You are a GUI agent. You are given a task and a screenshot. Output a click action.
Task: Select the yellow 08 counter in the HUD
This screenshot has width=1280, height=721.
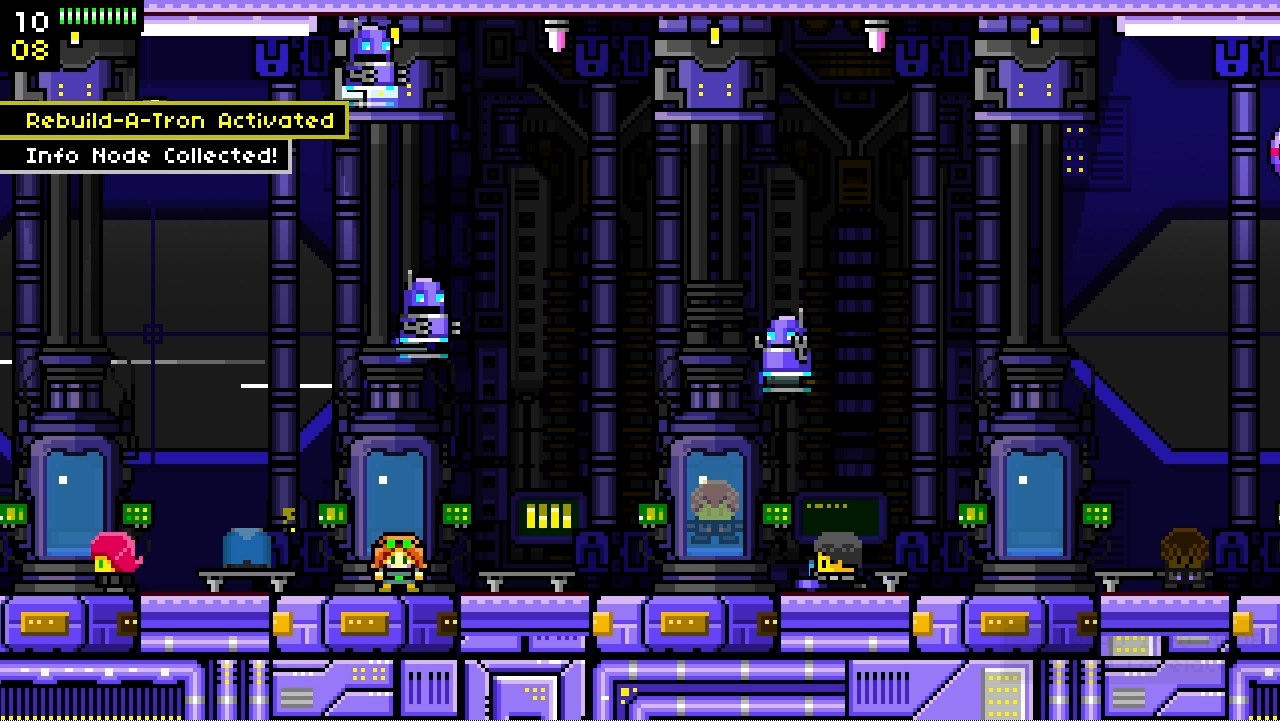(x=29, y=50)
